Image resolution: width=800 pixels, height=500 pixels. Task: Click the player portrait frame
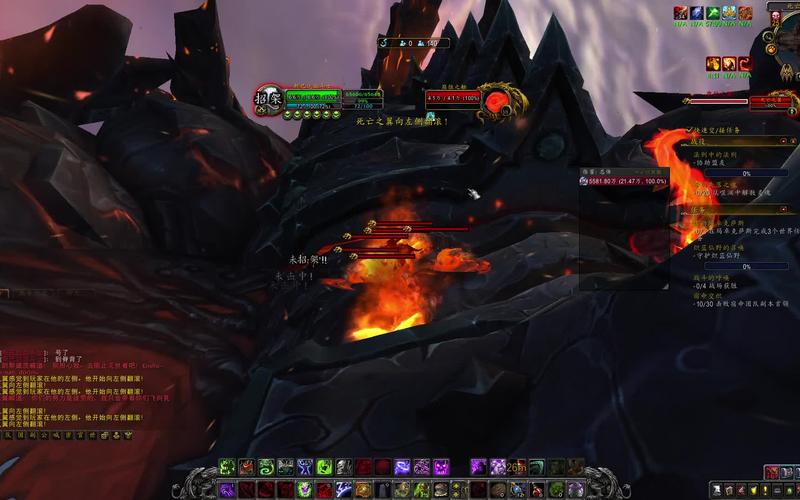[268, 98]
